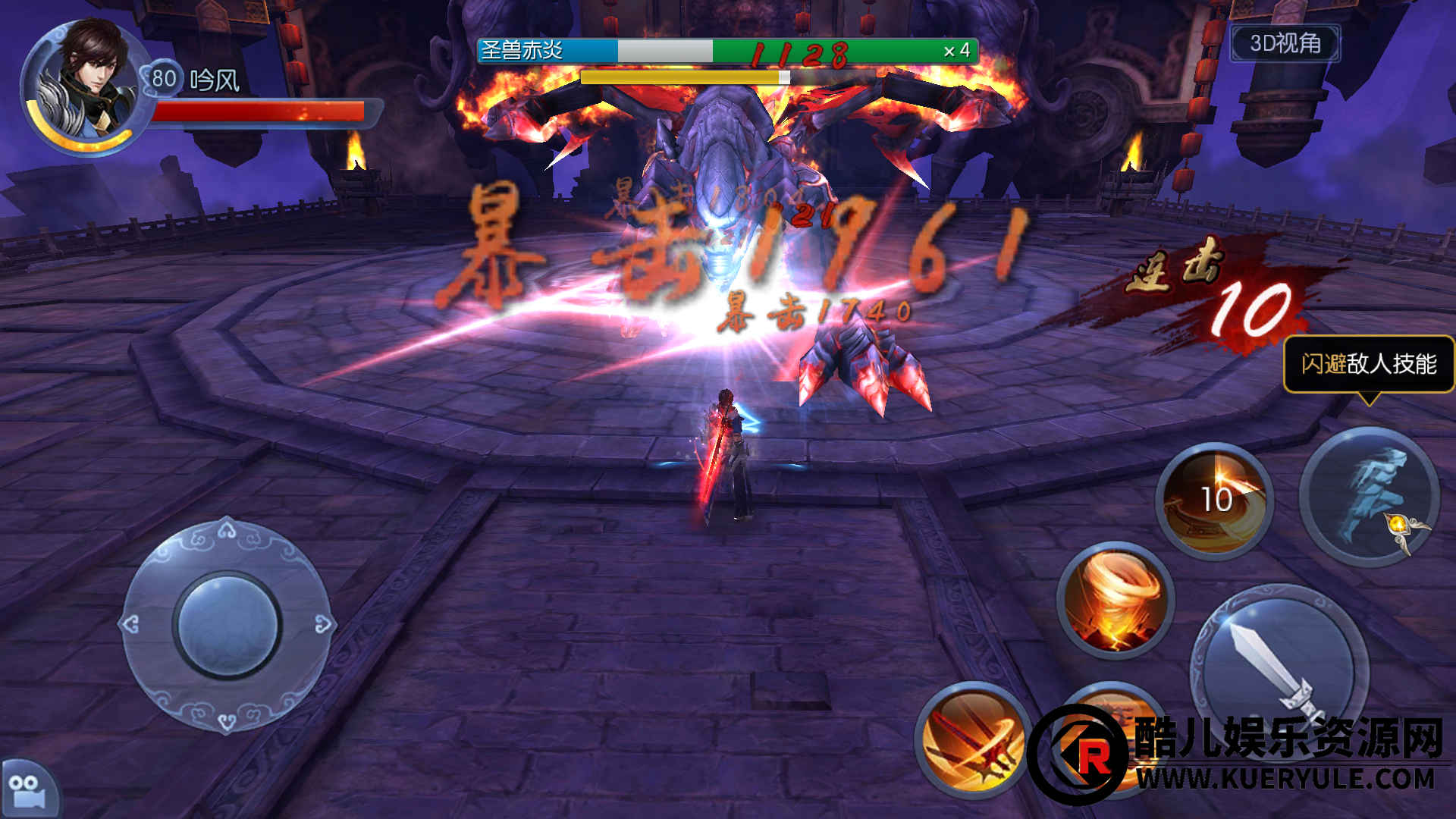Activate the dodge dash skill

[1370, 497]
